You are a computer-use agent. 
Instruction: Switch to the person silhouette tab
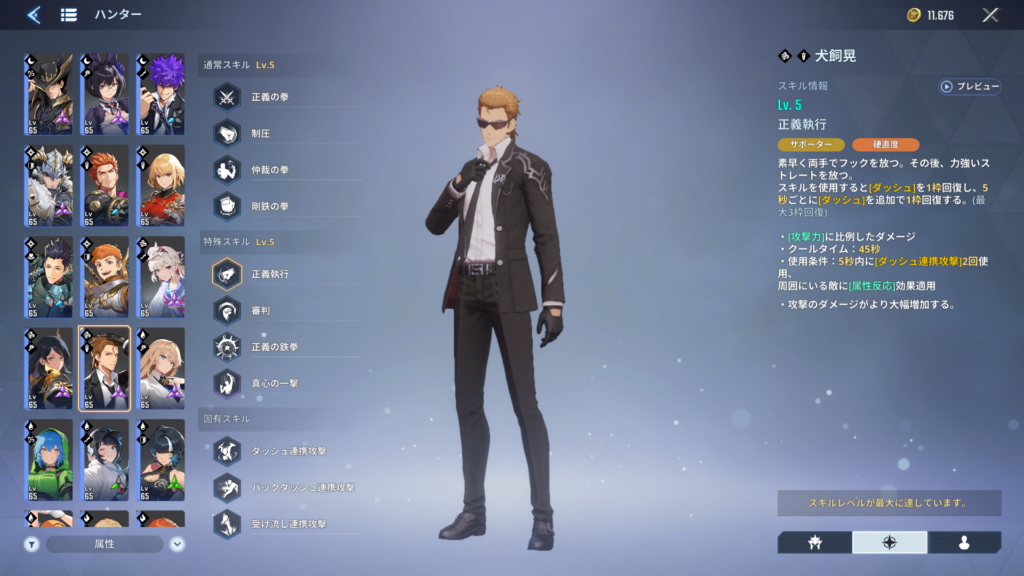point(964,542)
